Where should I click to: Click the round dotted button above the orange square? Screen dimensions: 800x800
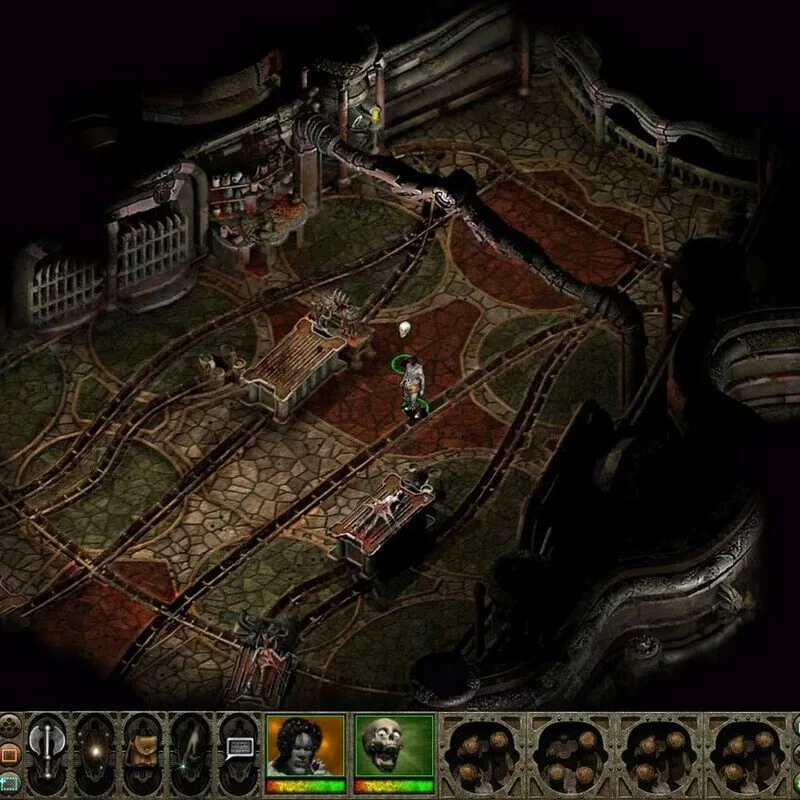click(8, 722)
